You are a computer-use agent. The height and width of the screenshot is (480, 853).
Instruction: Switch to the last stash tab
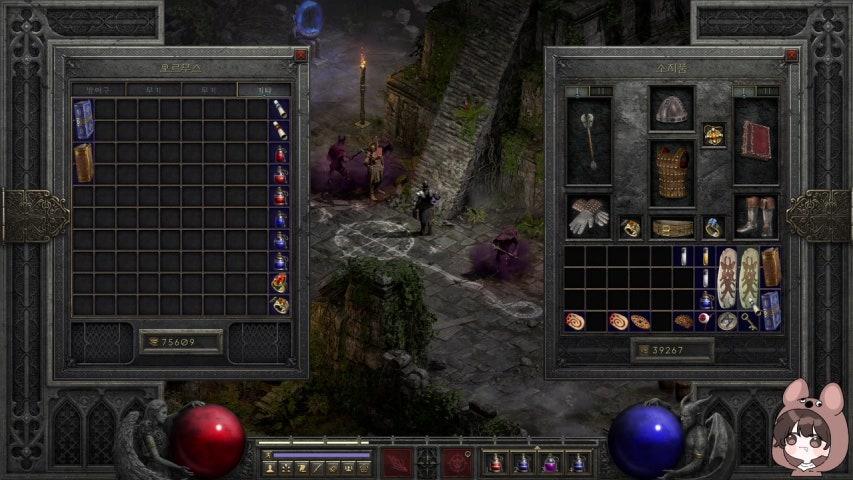[x=264, y=90]
